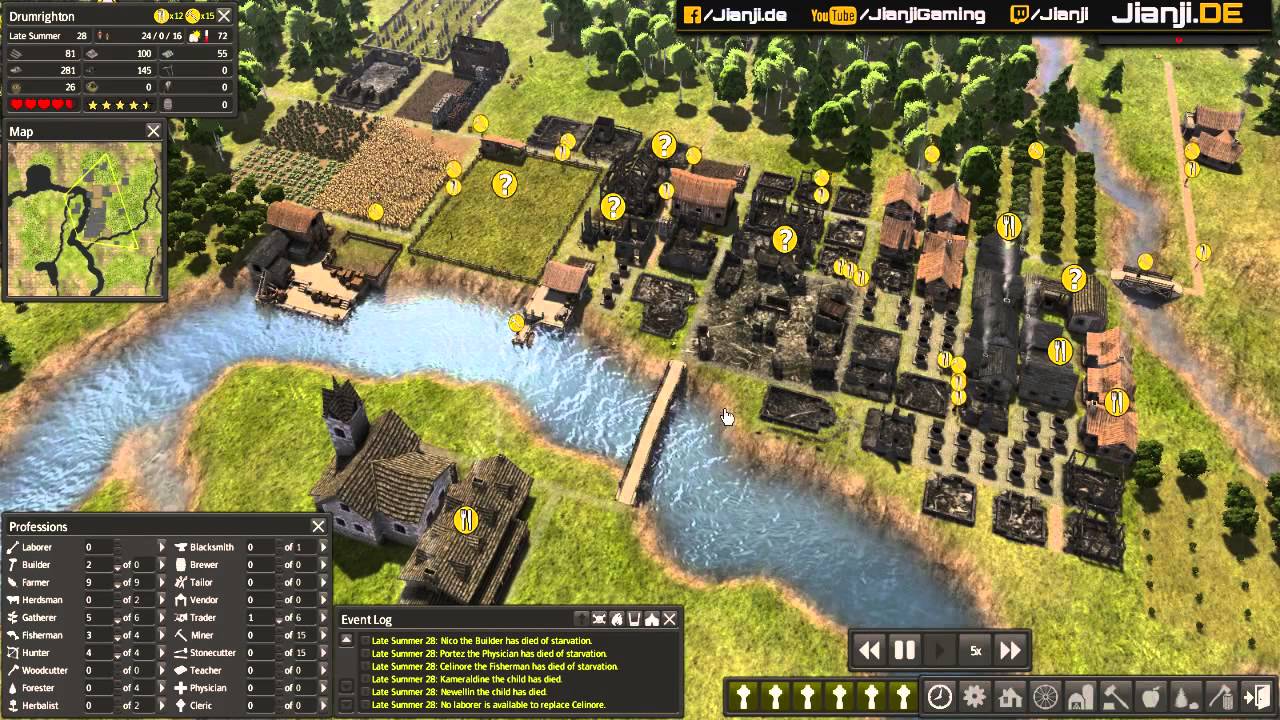Toggle the fire disaster filter in Event Log
Screen dimensions: 1280x720
tap(617, 619)
